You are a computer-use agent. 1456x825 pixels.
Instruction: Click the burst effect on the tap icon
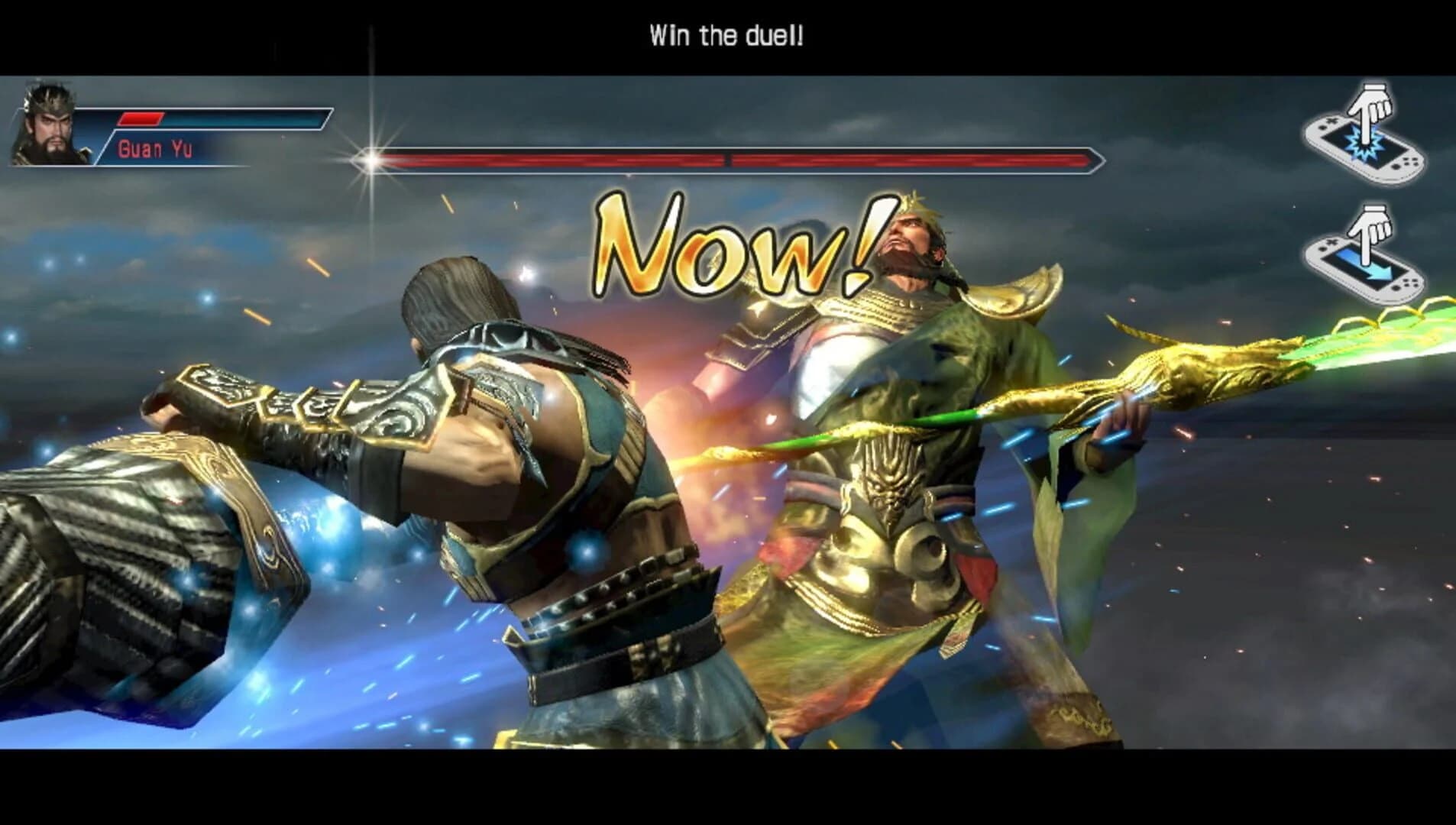point(1364,144)
